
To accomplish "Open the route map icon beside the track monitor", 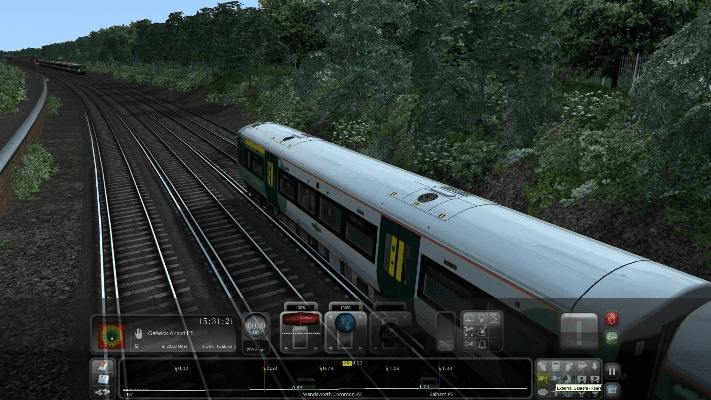I will click(103, 370).
